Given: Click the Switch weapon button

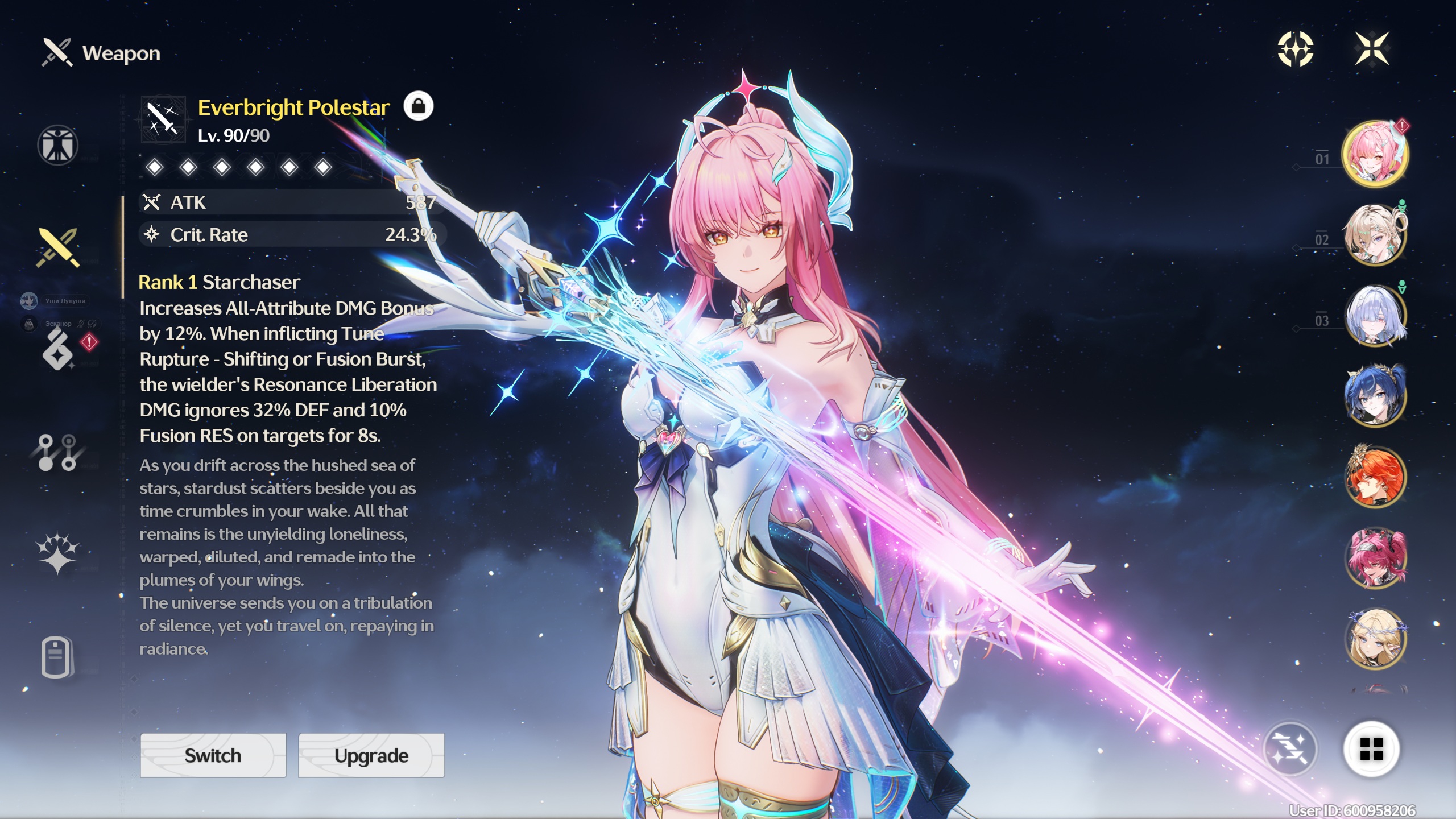Looking at the screenshot, I should (x=213, y=755).
